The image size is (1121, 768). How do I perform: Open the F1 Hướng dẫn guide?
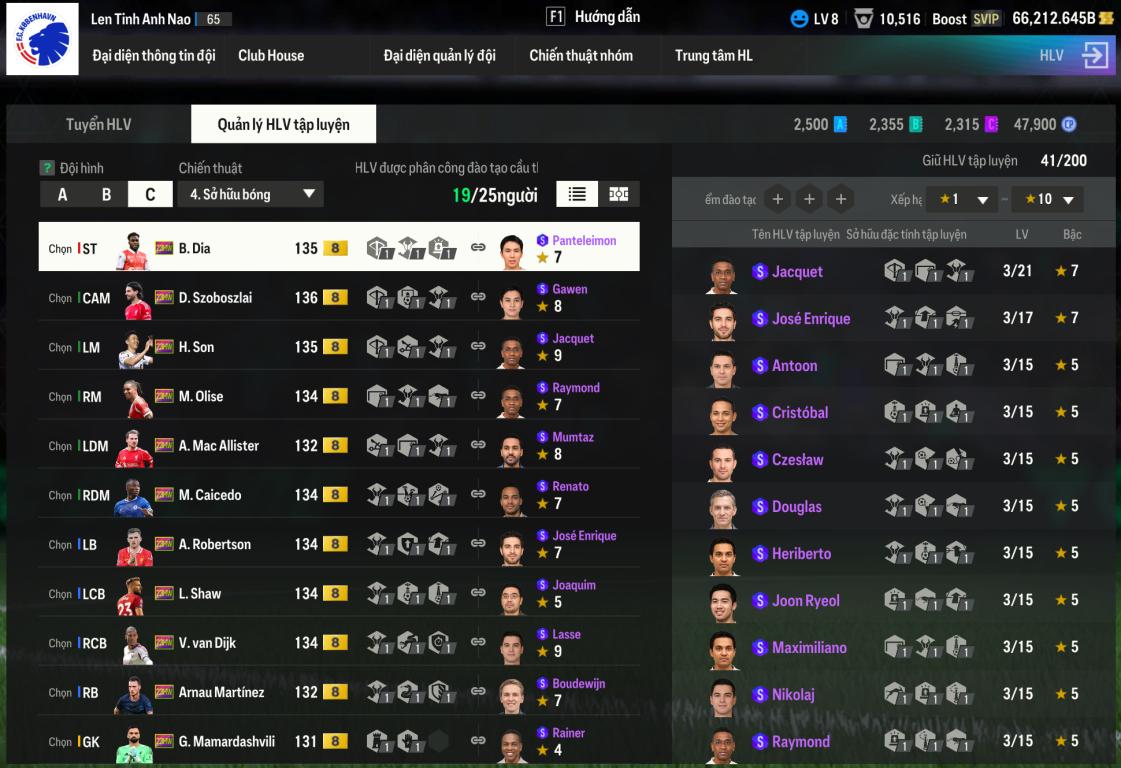point(593,17)
